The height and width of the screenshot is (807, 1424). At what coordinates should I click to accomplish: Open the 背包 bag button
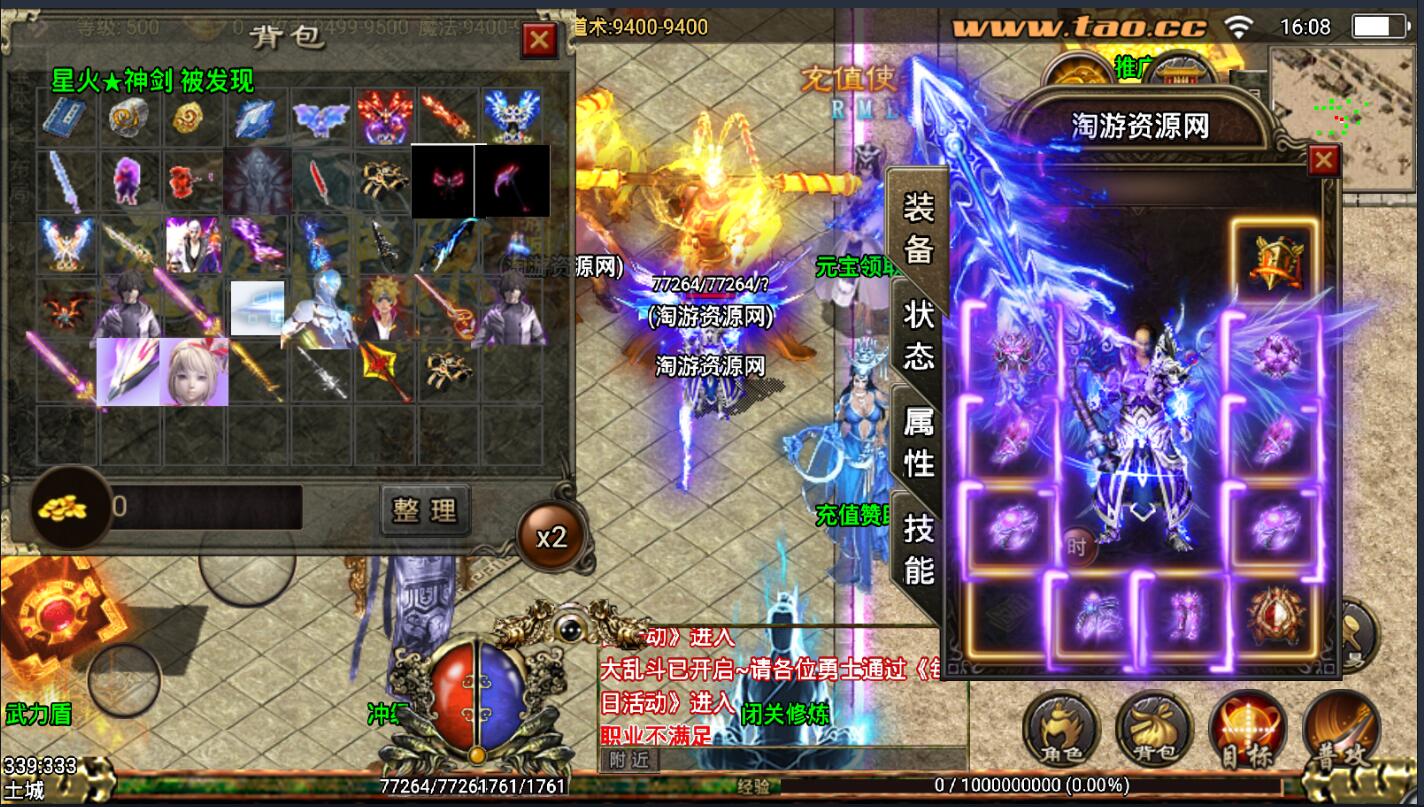1154,732
